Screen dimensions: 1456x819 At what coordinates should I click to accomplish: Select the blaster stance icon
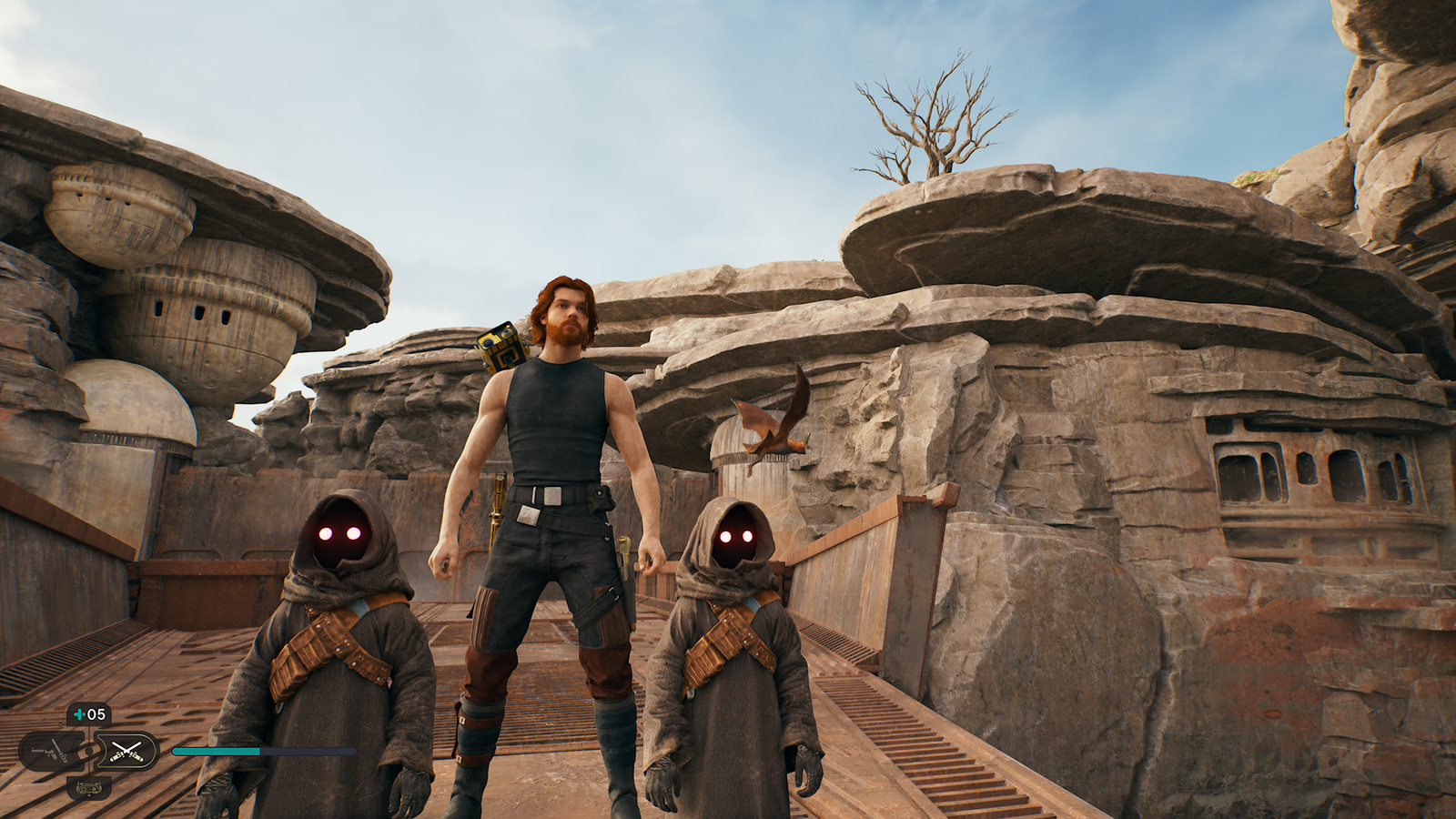click(52, 751)
